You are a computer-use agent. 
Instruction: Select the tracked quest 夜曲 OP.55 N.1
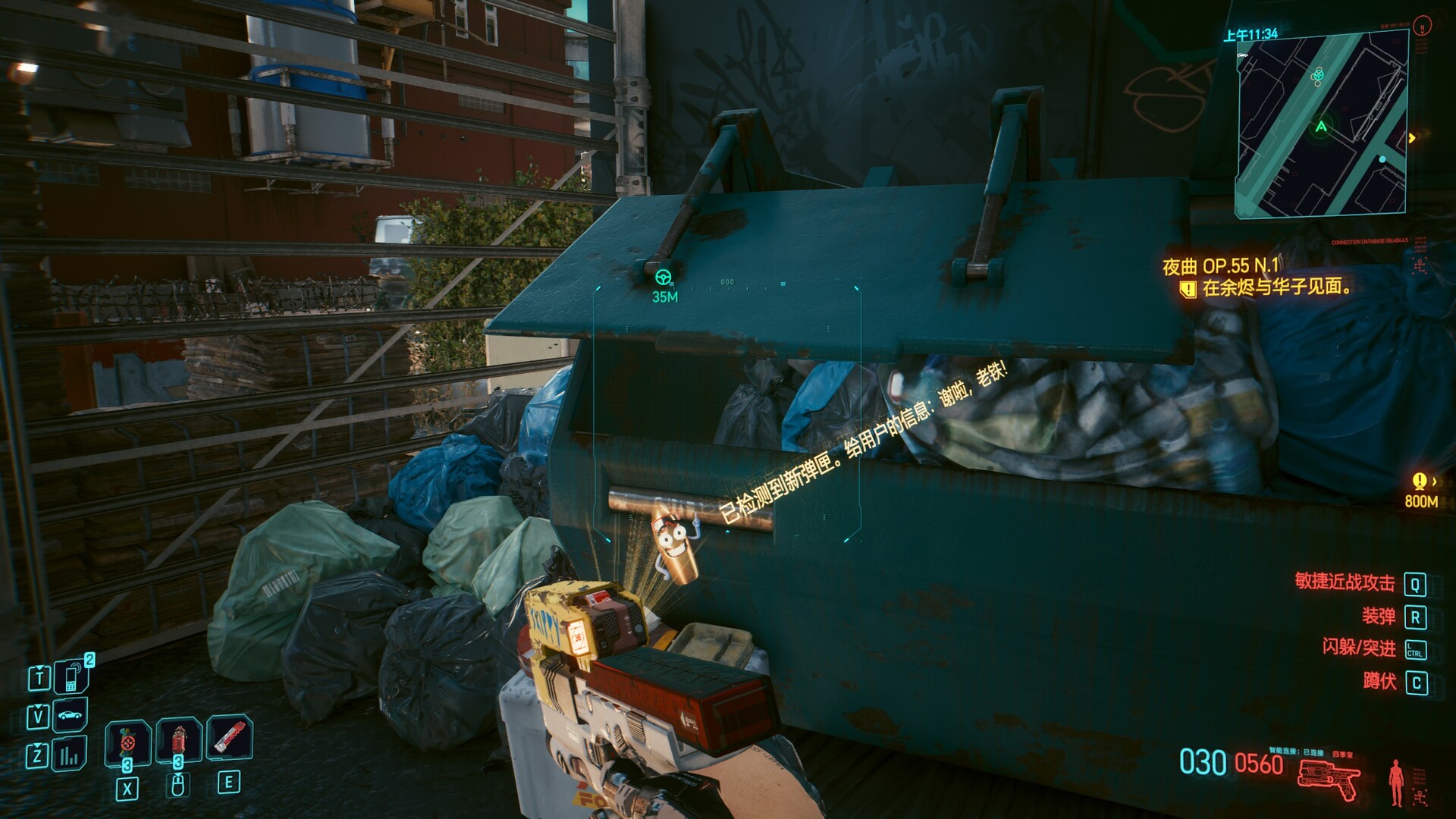[x=1220, y=266]
